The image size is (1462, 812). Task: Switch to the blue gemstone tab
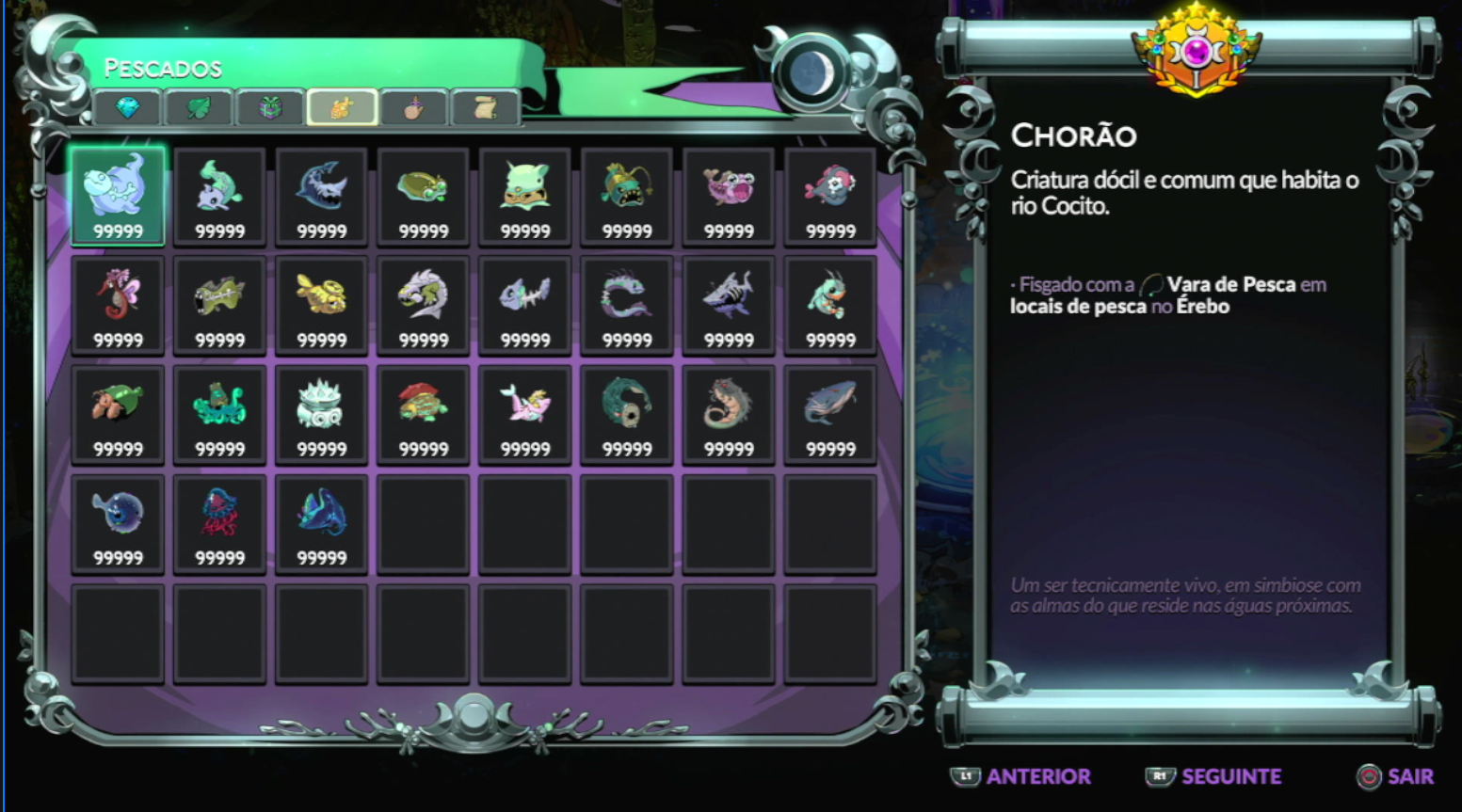pos(128,108)
